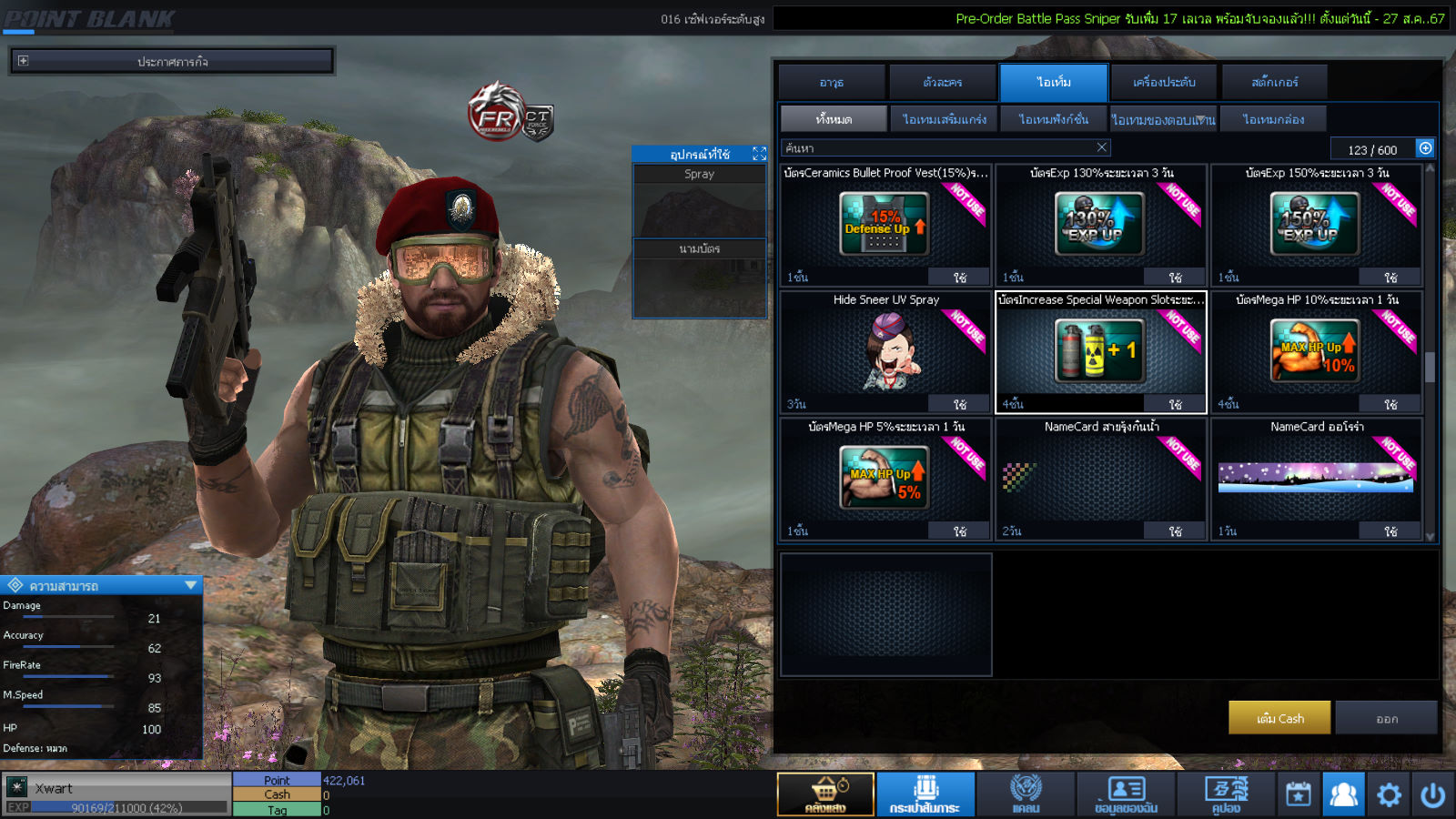Open settings with the gear icon

pyautogui.click(x=1389, y=794)
